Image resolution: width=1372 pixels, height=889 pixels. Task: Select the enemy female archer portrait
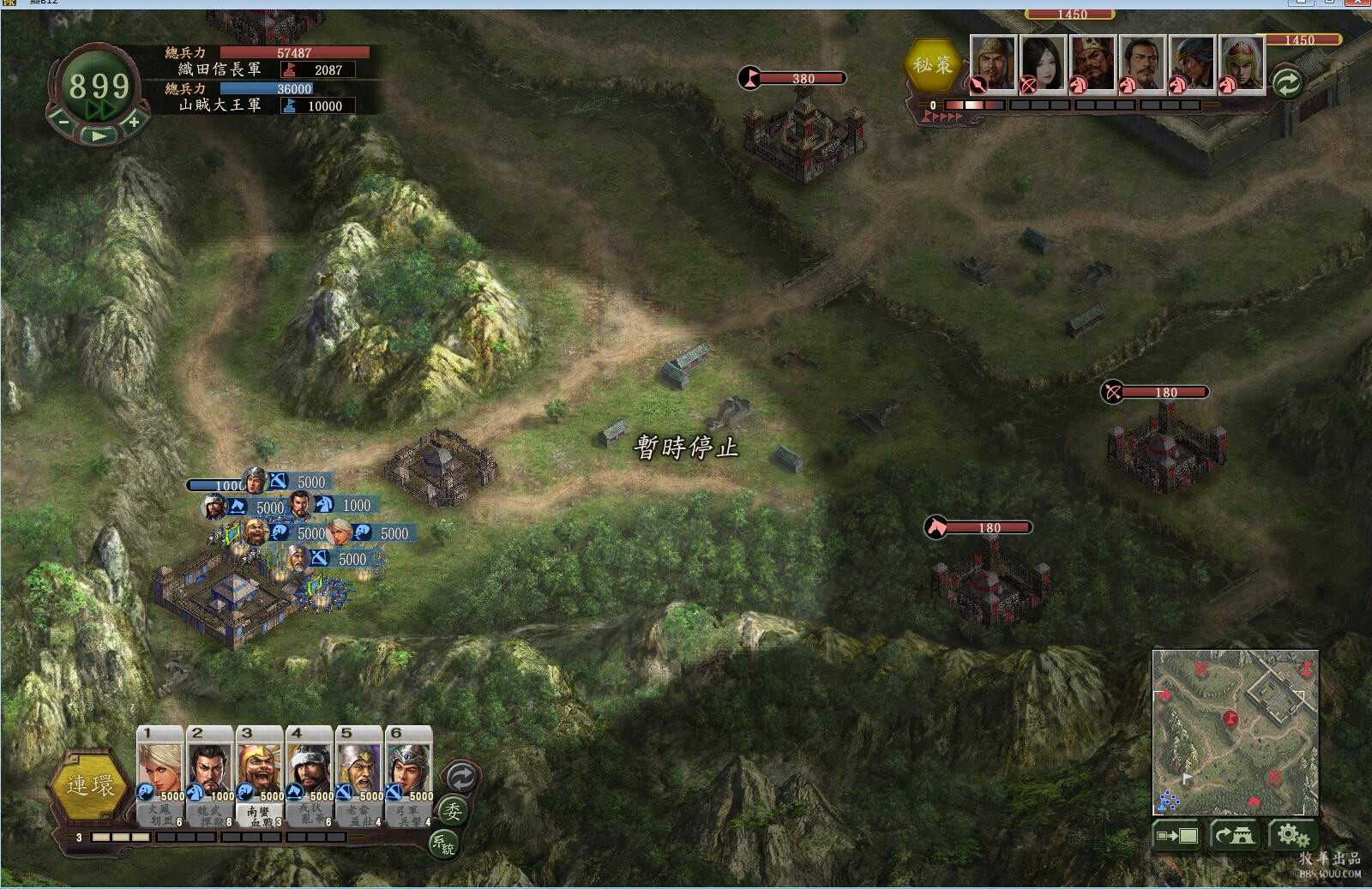point(1043,63)
